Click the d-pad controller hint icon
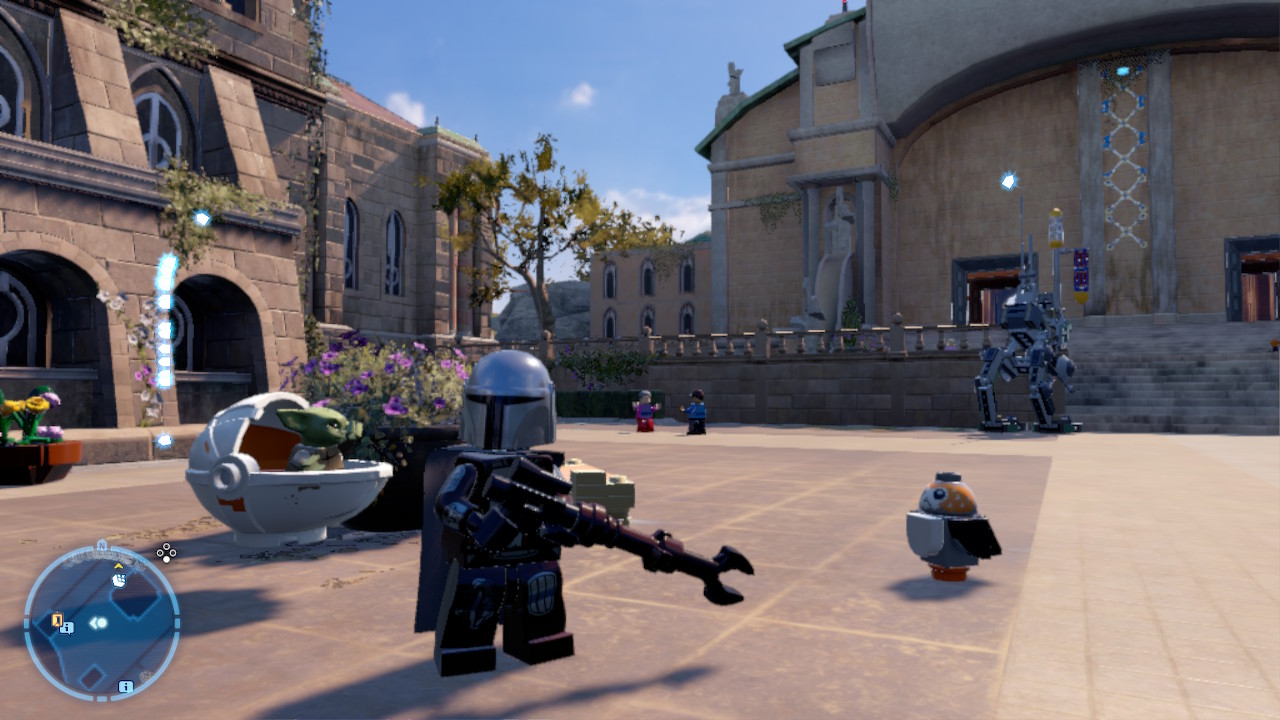The image size is (1280, 720). click(x=166, y=554)
